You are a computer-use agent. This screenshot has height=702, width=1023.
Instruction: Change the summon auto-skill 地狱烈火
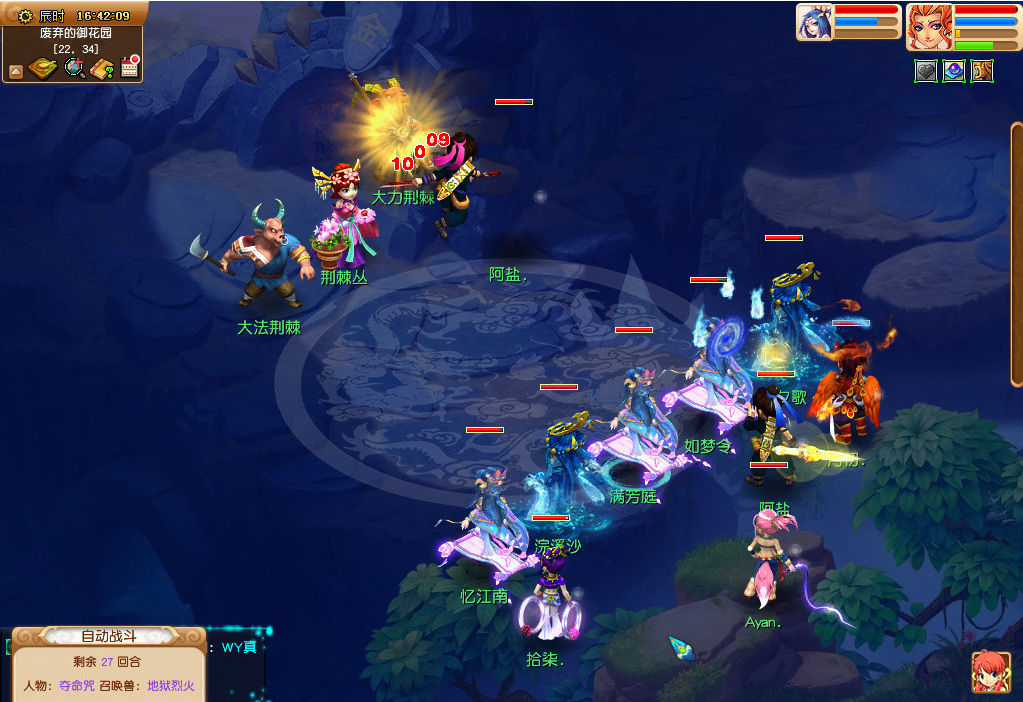coord(171,686)
